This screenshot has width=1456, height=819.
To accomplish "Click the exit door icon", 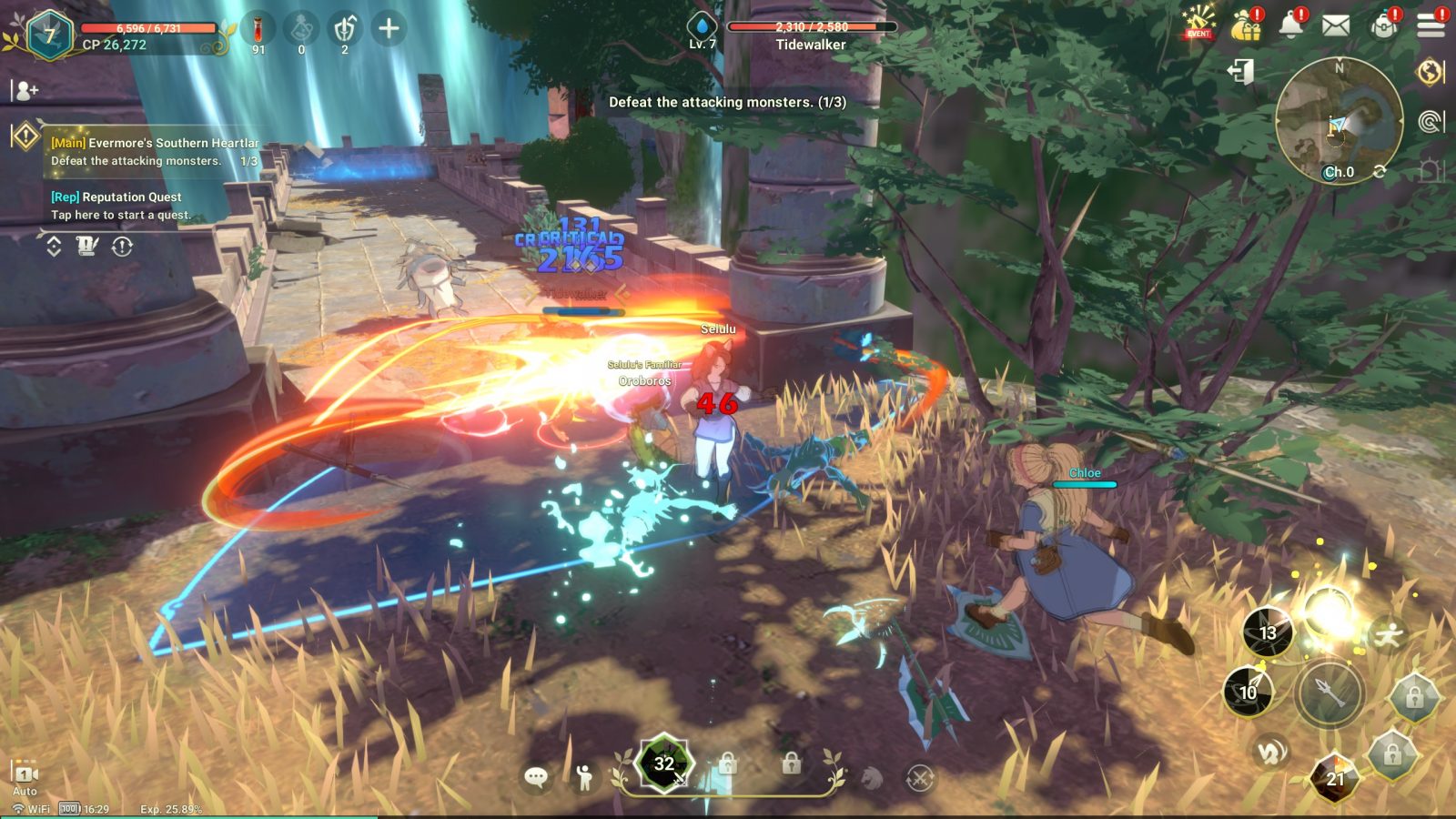I will 1241,71.
